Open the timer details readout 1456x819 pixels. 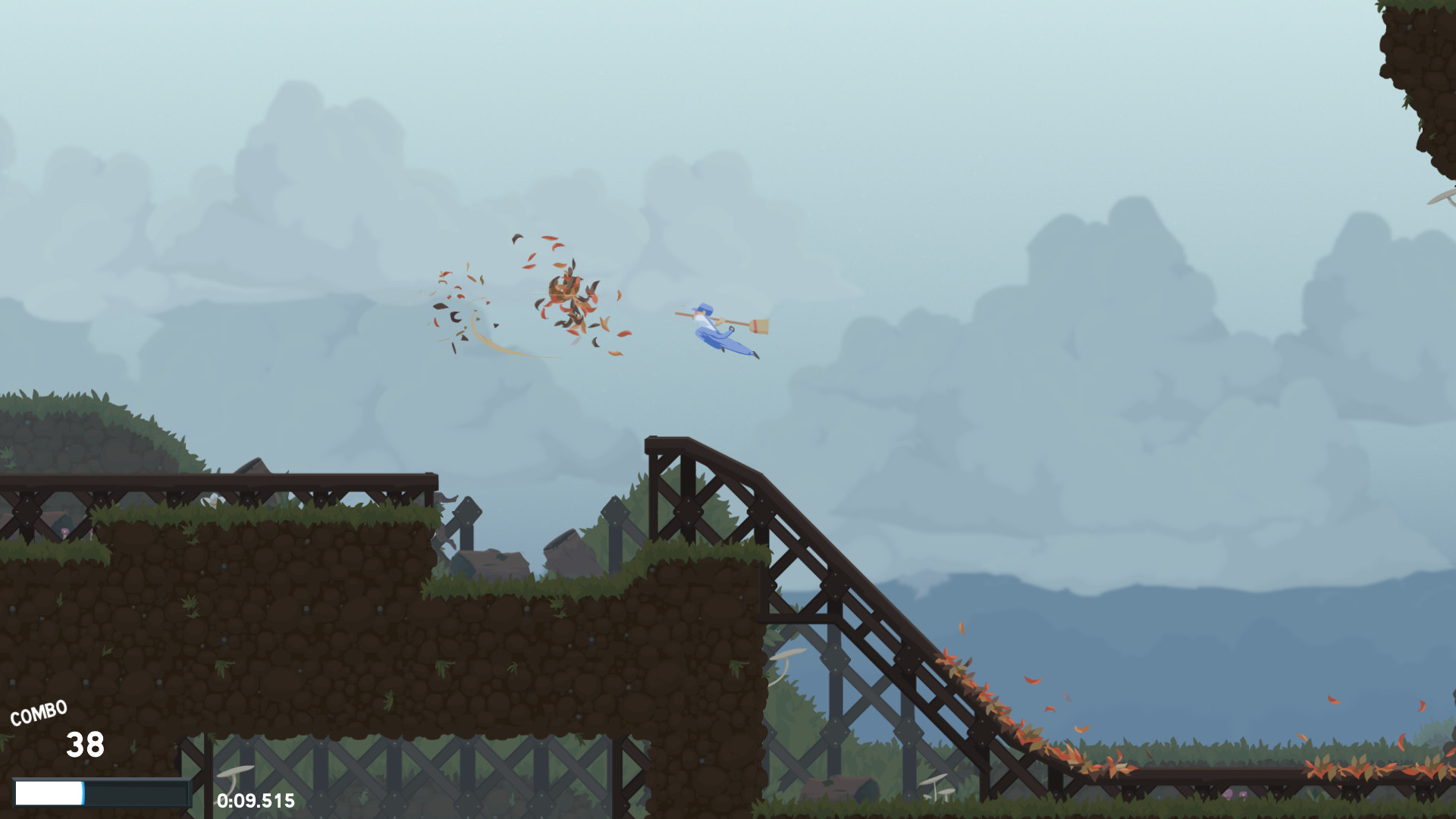(x=256, y=800)
